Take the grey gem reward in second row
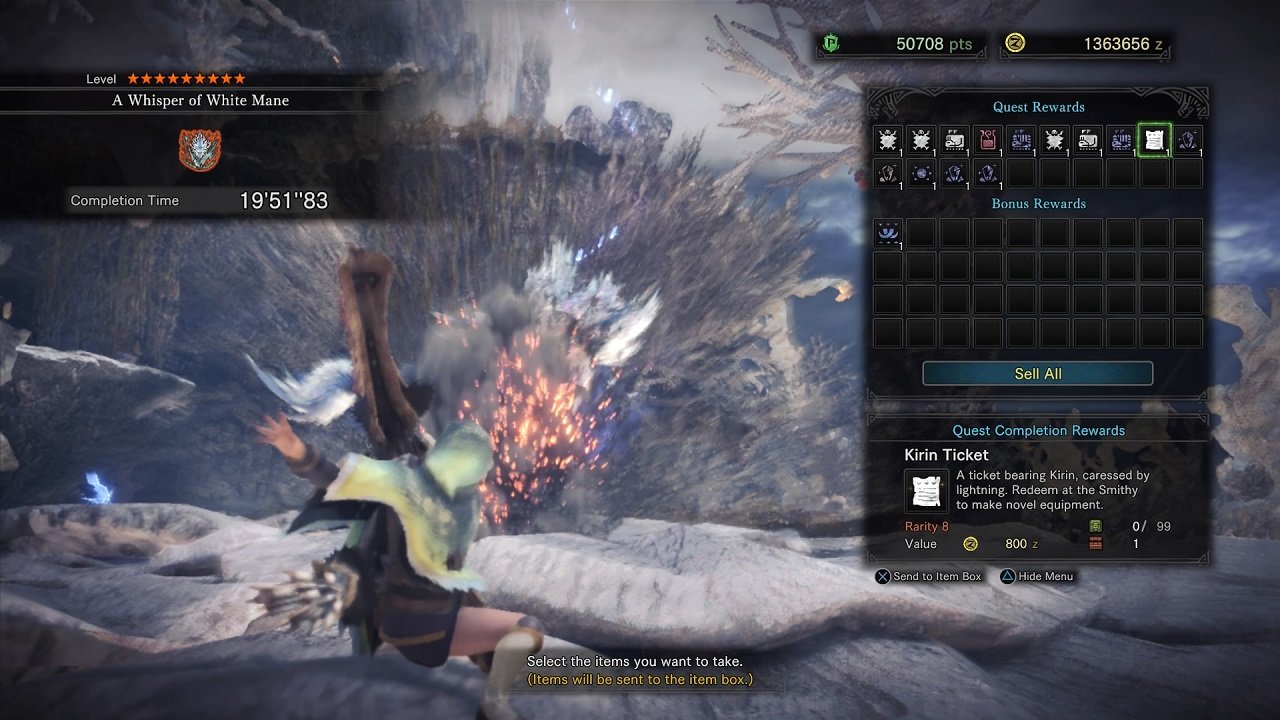Screen dimensions: 1280x720 point(887,173)
